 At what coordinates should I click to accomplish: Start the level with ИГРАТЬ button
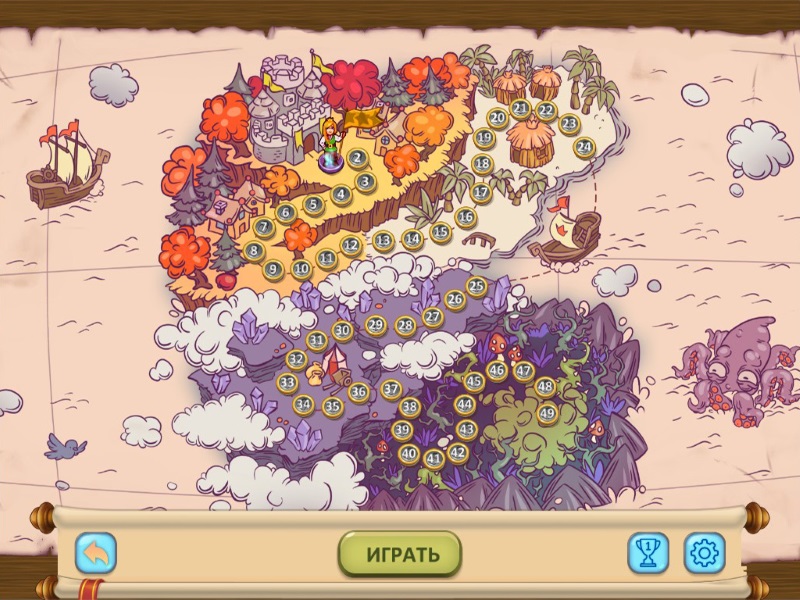[399, 554]
